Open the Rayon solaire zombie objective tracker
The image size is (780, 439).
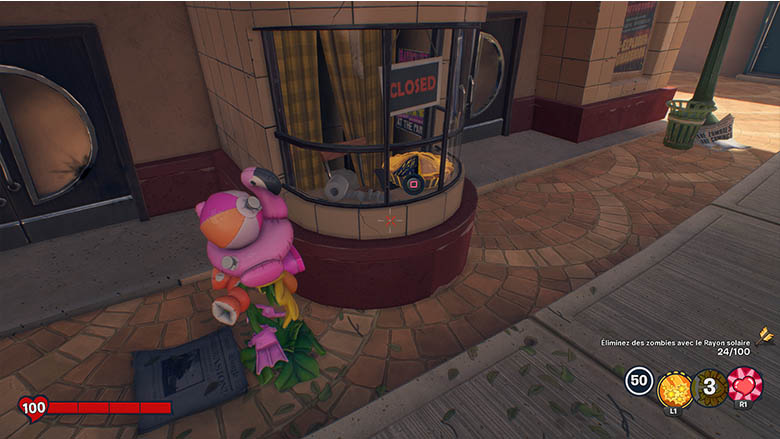tap(674, 343)
